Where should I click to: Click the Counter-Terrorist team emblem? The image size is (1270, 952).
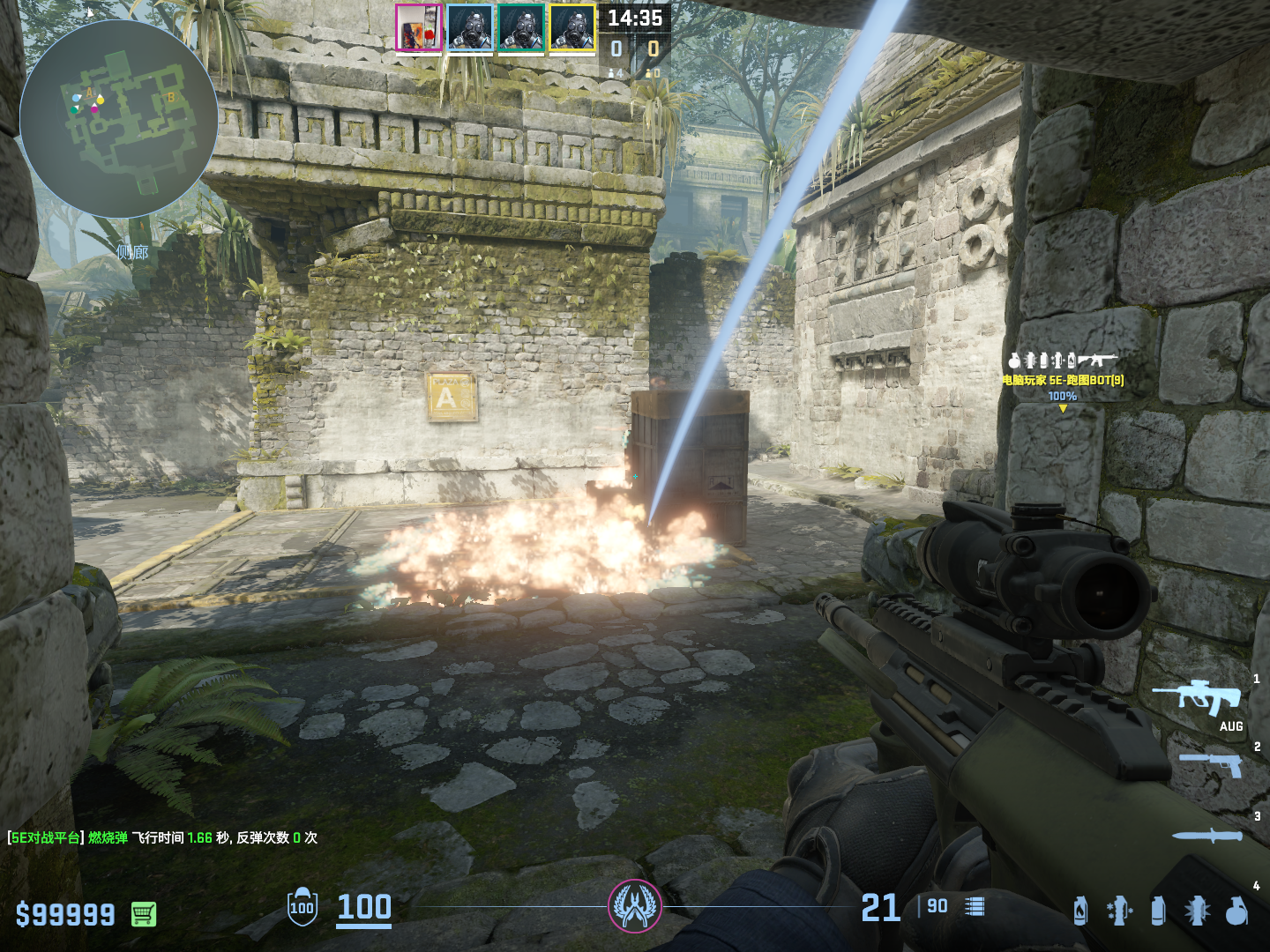click(634, 906)
